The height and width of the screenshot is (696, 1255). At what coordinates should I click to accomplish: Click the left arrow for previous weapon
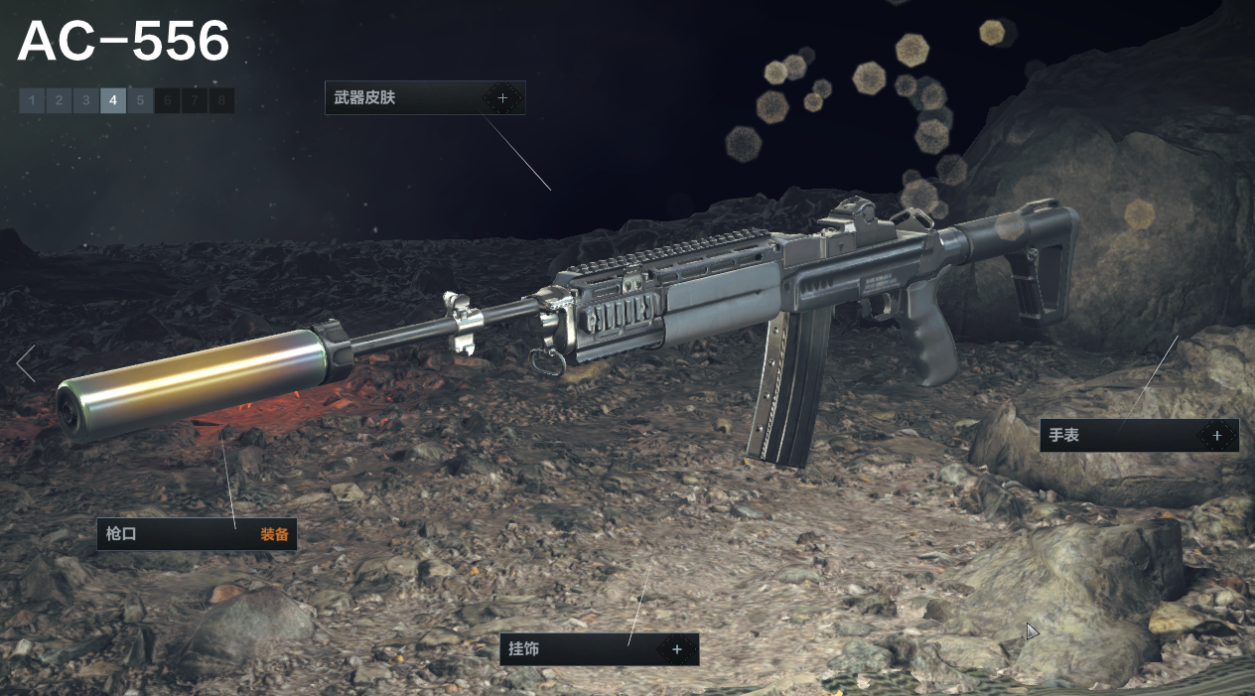click(x=26, y=364)
